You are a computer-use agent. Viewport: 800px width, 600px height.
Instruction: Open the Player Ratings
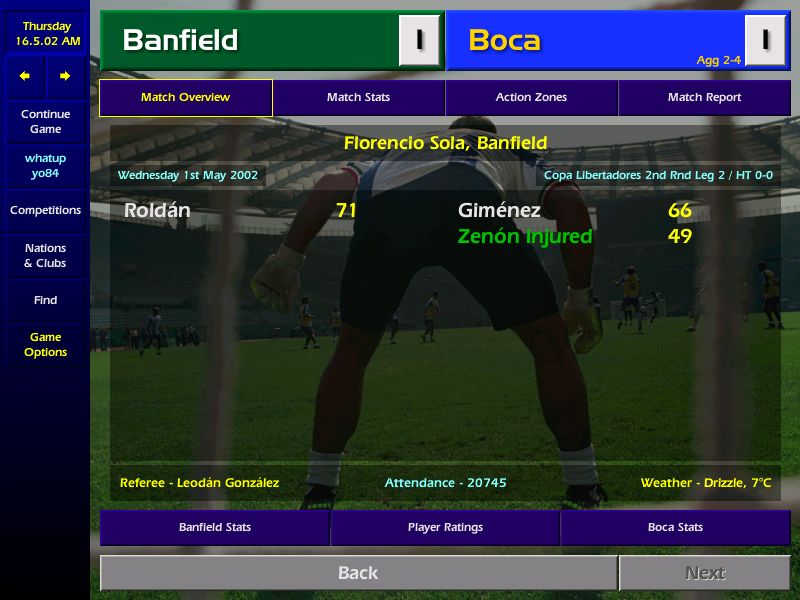click(445, 527)
